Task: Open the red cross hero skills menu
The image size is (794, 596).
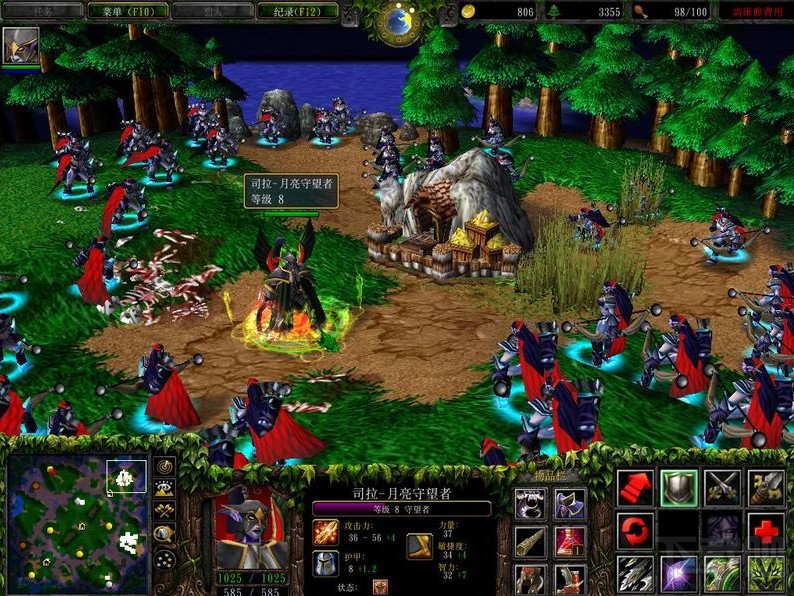Action: click(767, 531)
